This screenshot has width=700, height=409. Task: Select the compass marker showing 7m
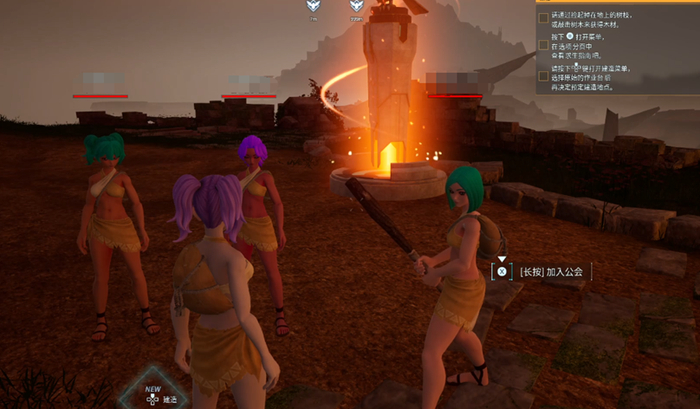313,8
